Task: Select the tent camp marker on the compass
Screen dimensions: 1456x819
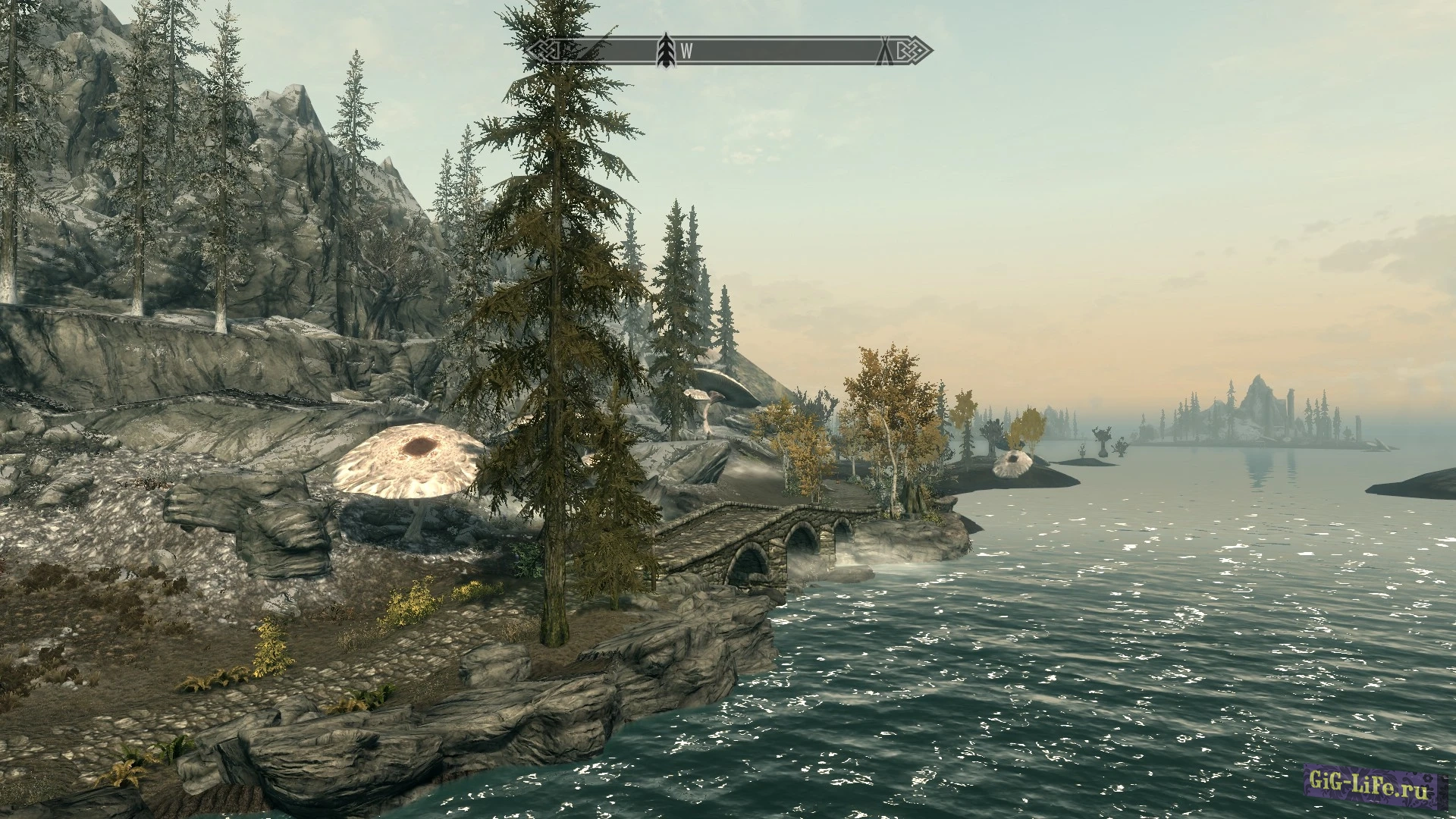Action: [884, 51]
